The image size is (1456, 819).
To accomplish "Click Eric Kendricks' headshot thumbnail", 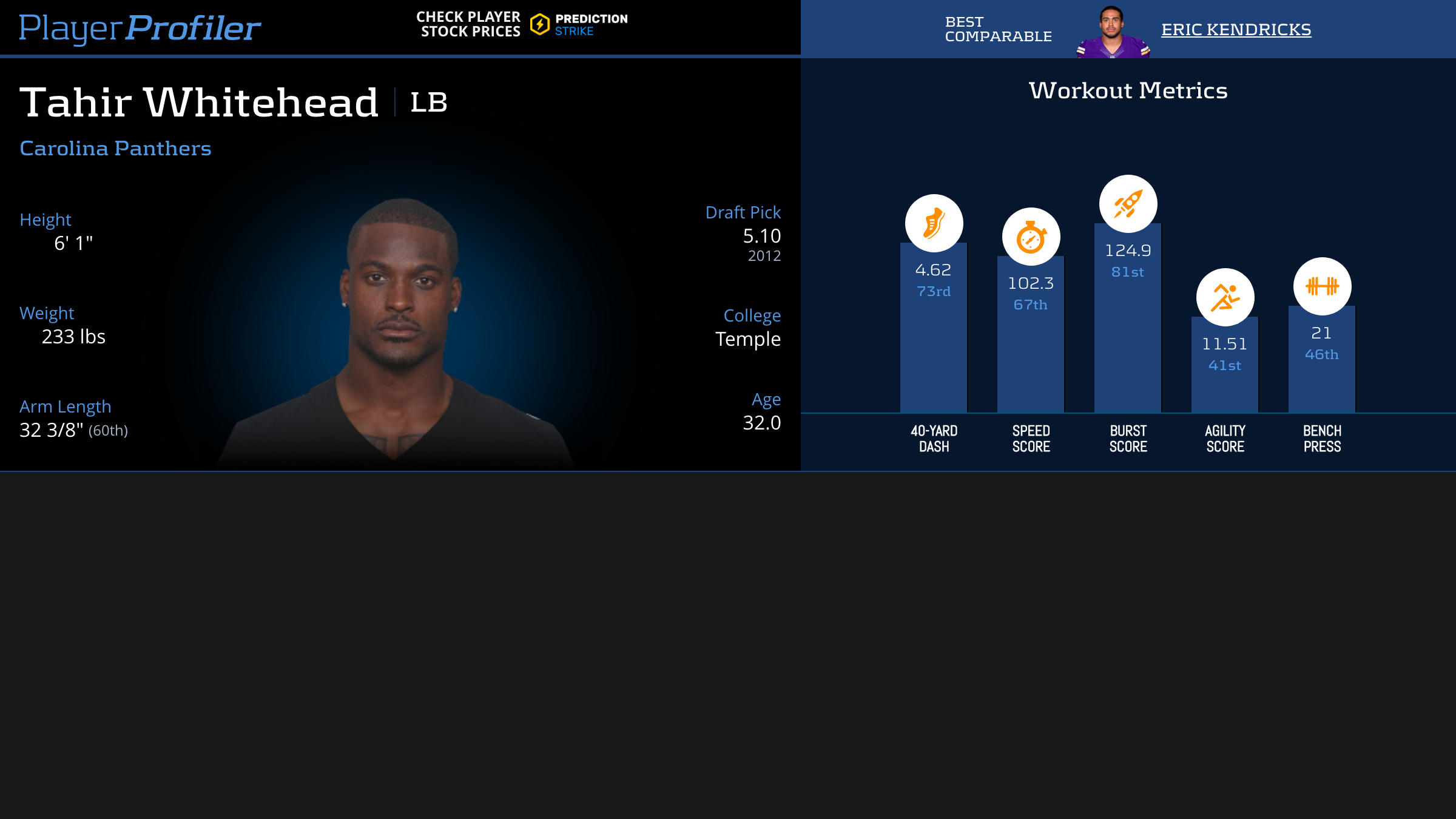I will pyautogui.click(x=1112, y=32).
